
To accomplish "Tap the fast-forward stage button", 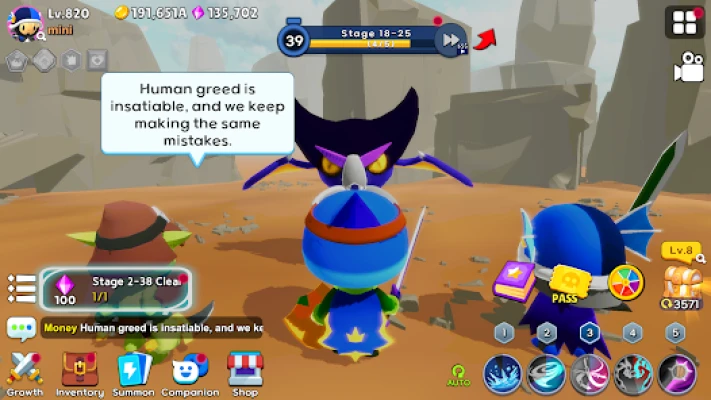I will point(452,40).
